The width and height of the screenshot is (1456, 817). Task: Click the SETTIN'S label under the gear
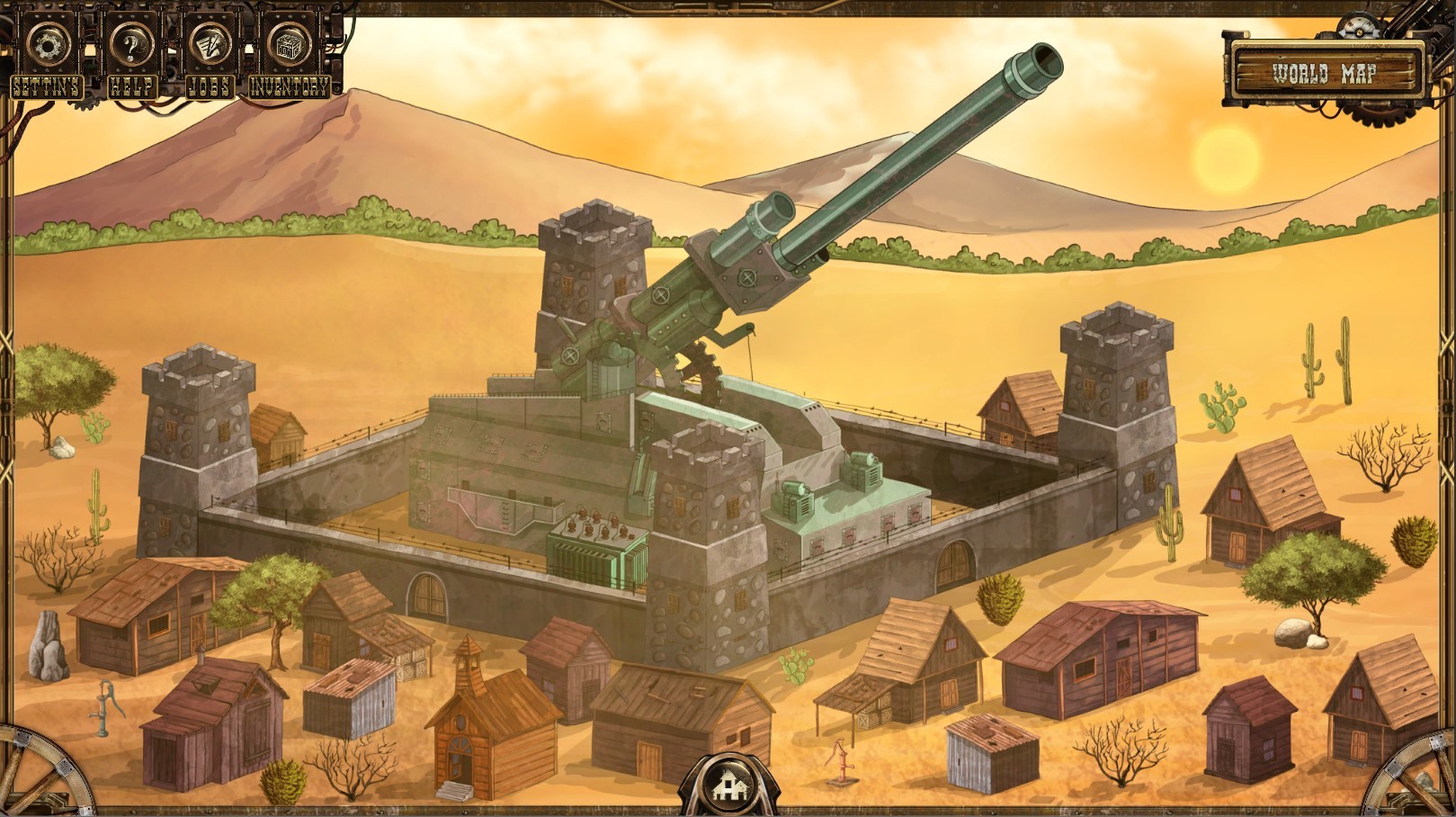click(47, 88)
